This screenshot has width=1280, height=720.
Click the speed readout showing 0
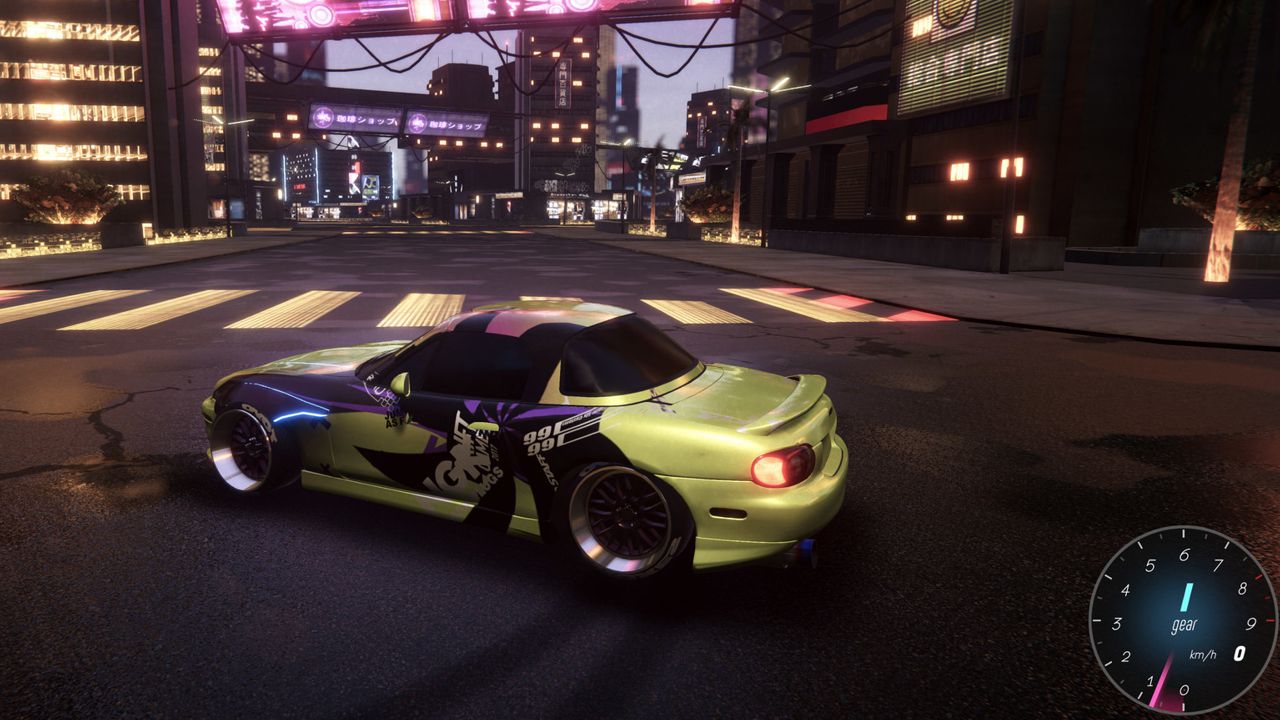(x=1240, y=653)
